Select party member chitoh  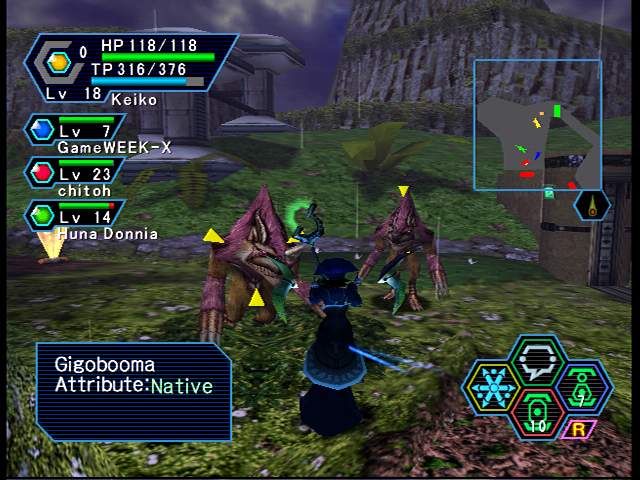point(78,178)
